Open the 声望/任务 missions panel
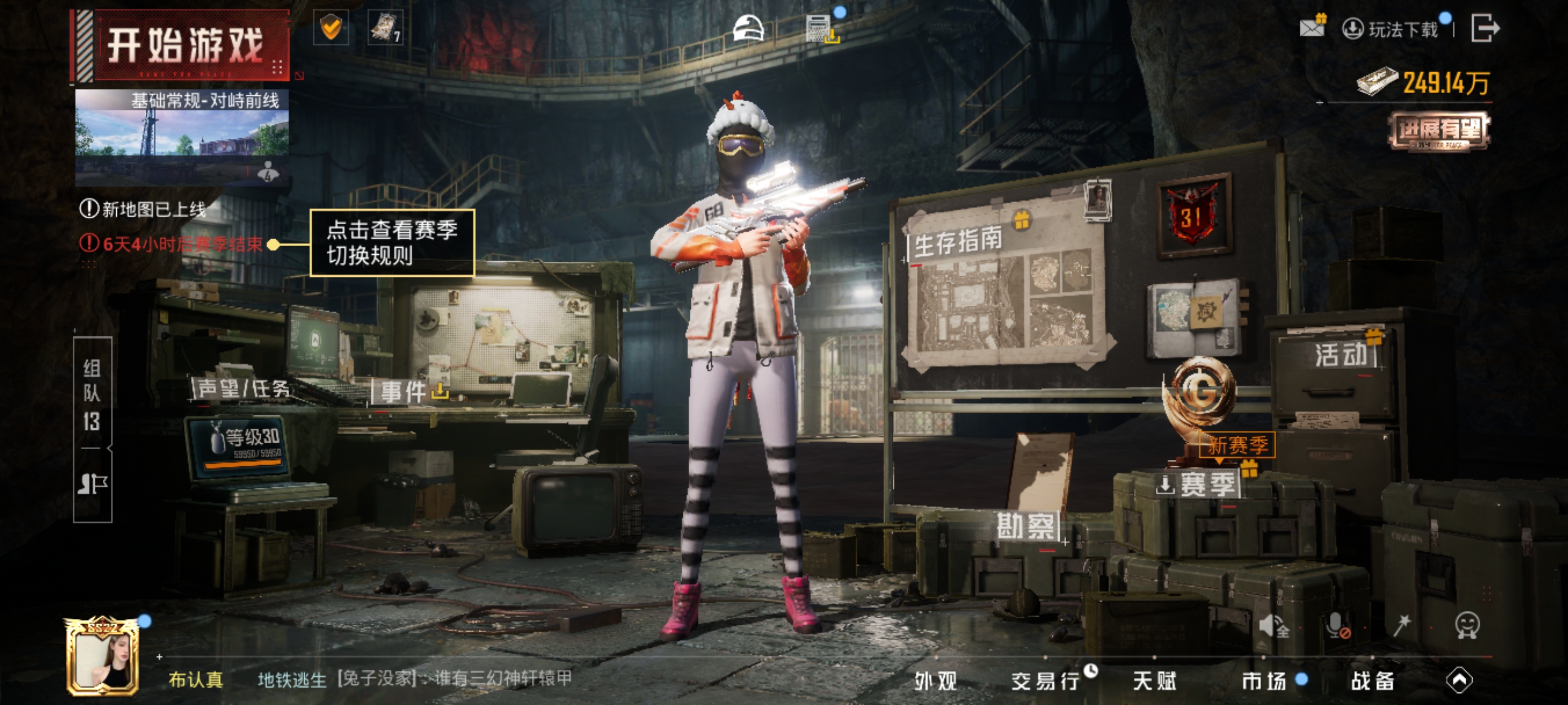The height and width of the screenshot is (705, 1568). pos(242,388)
